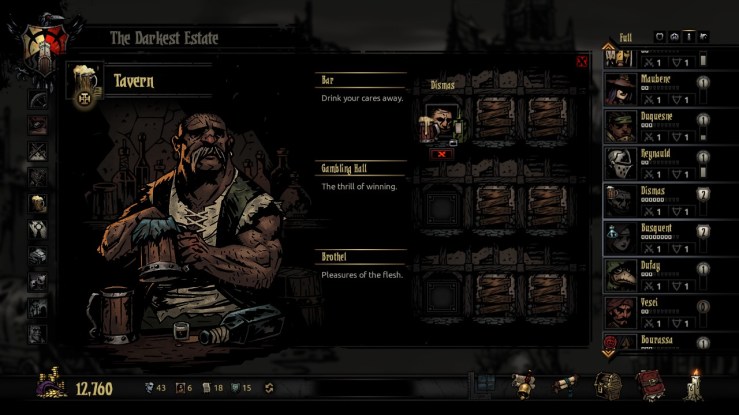Image resolution: width=739 pixels, height=415 pixels.
Task: Close the Tavern window
Action: 581,62
